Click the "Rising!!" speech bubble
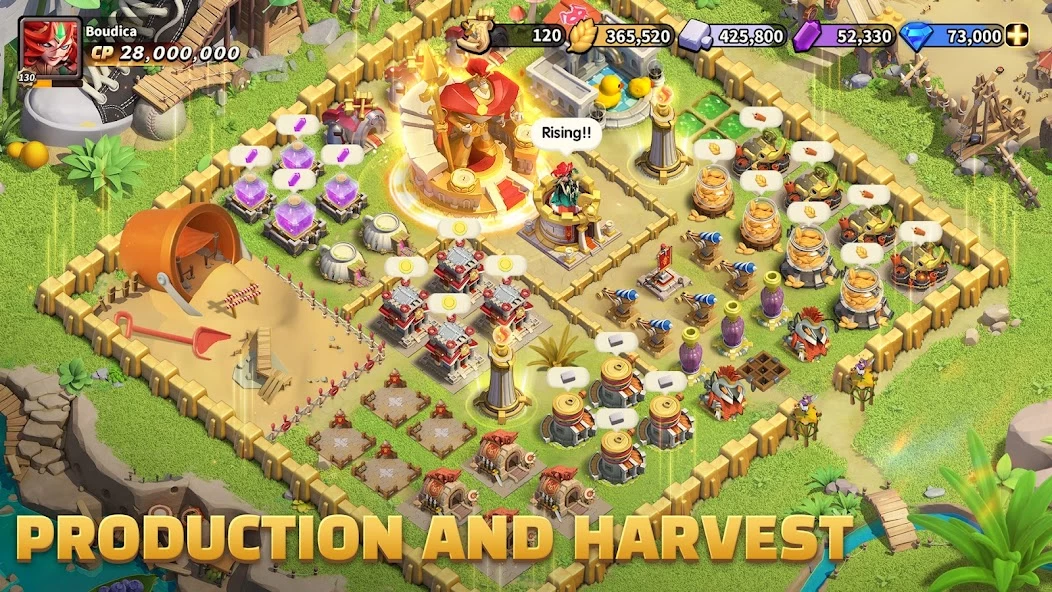 tap(566, 132)
